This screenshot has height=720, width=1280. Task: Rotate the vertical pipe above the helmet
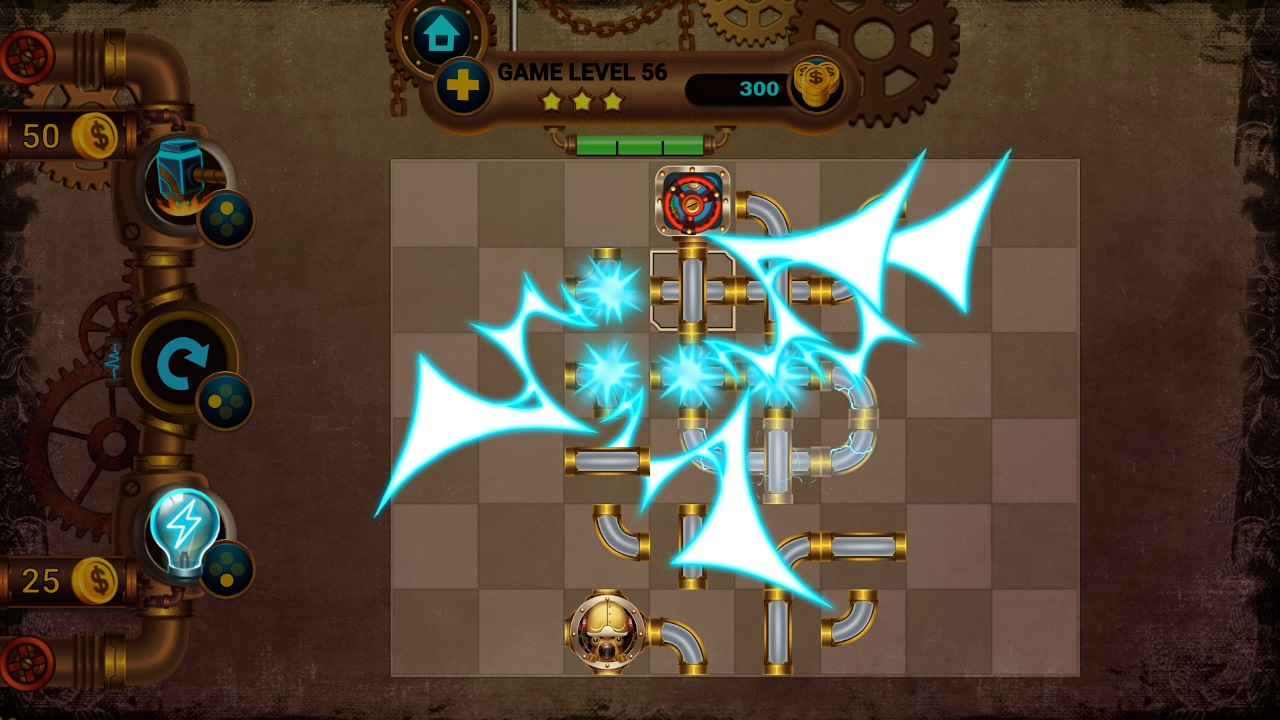pyautogui.click(x=692, y=545)
